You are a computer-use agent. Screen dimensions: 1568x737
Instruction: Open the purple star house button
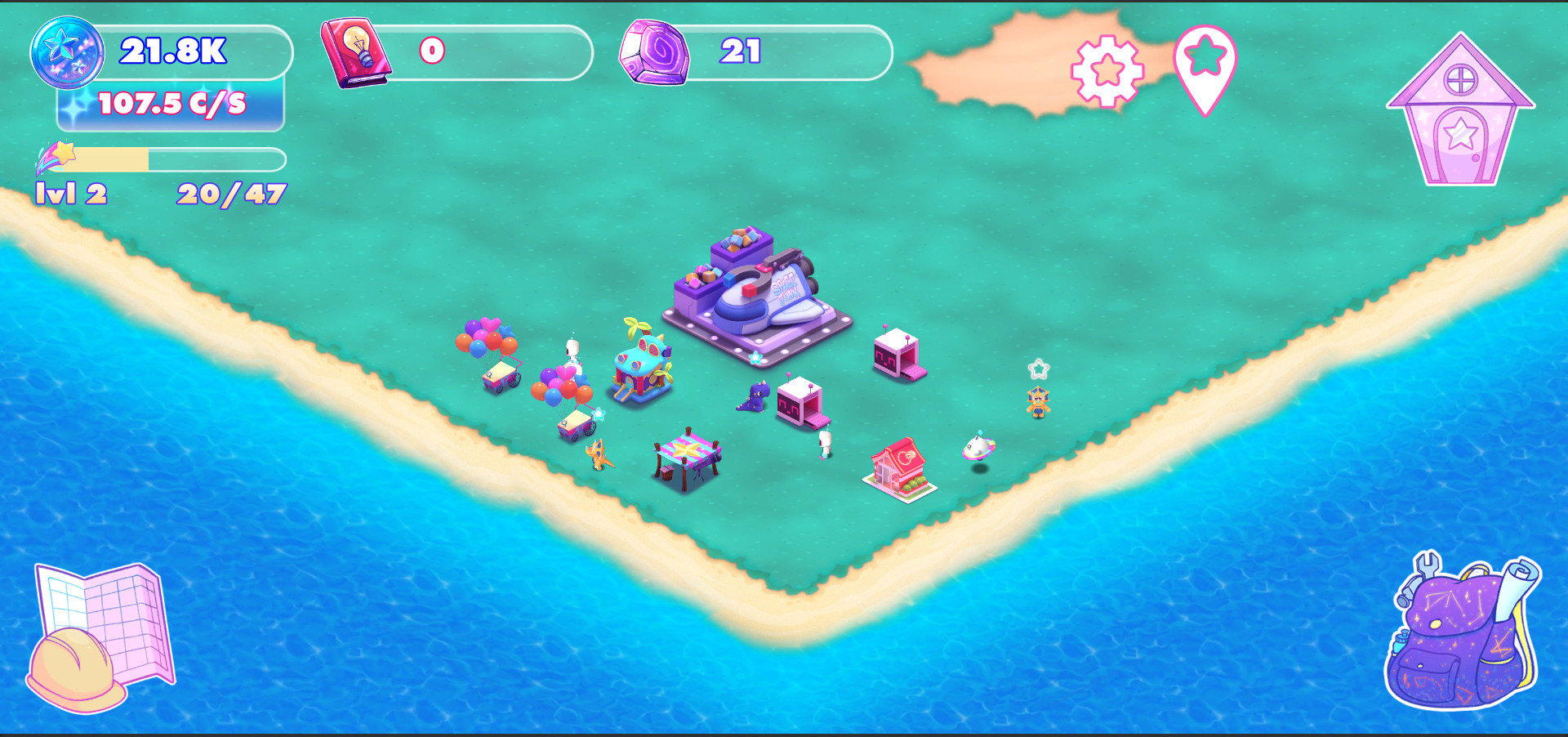[1460, 112]
